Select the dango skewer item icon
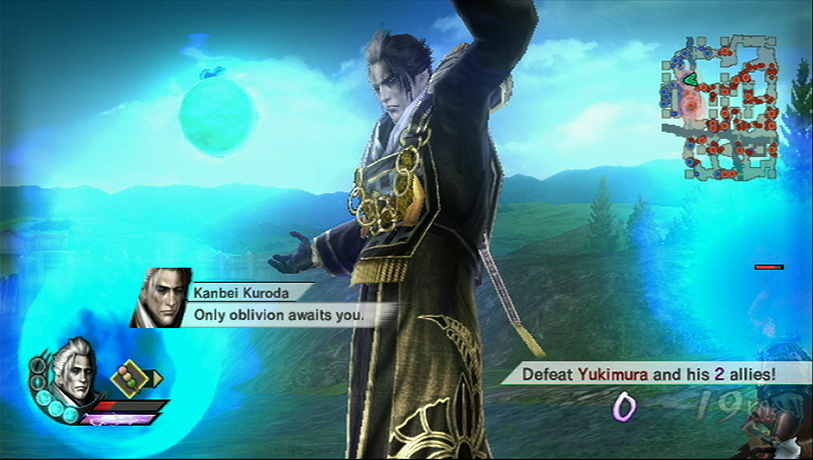Viewport: 813px width, 460px height. [128, 378]
